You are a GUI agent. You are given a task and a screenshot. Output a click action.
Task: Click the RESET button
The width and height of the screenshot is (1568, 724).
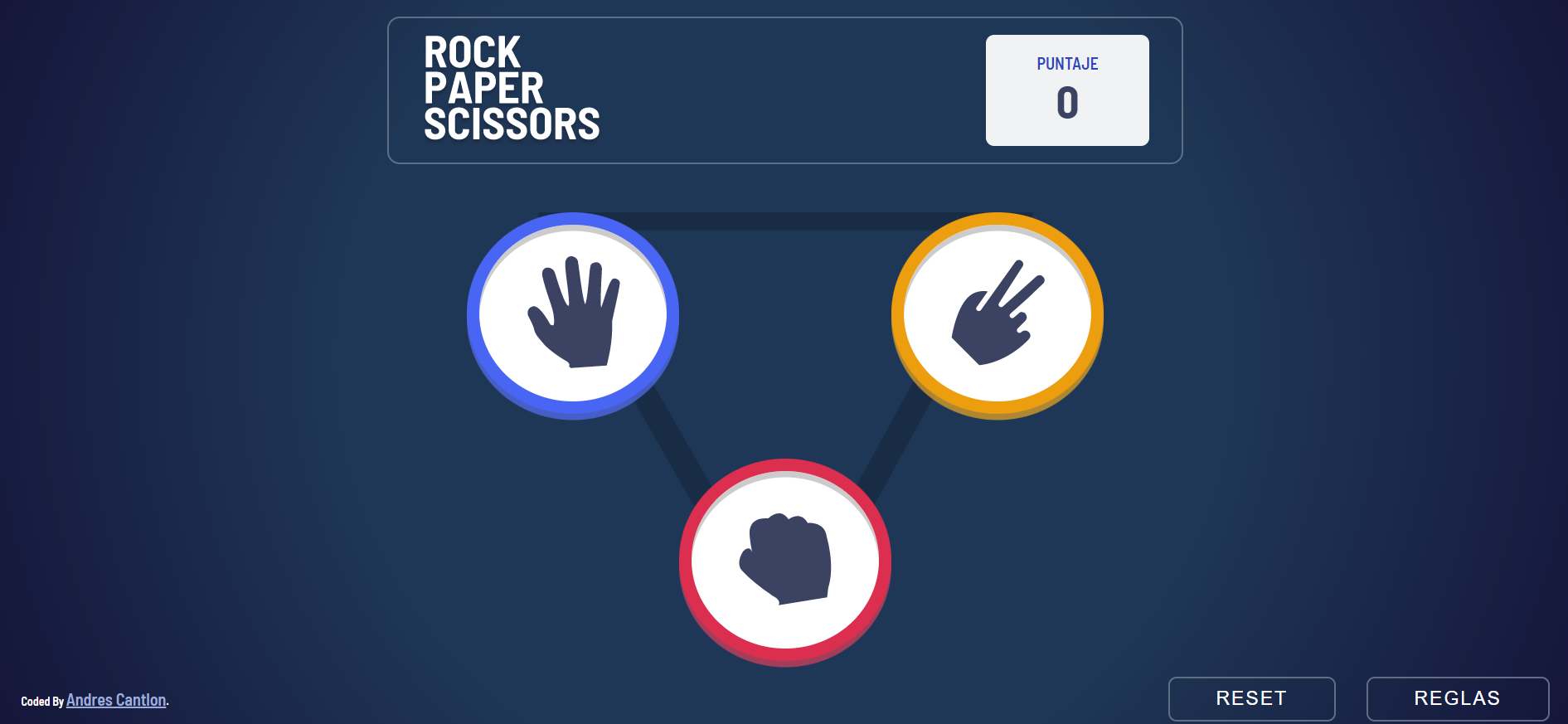[x=1251, y=698]
